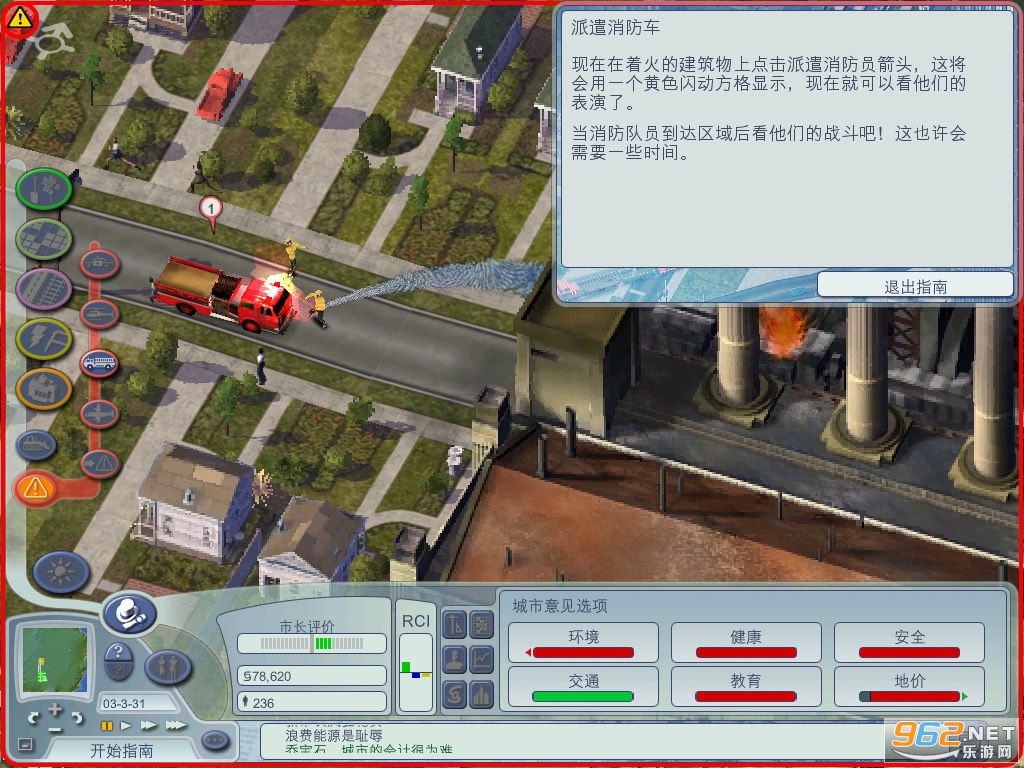This screenshot has height=768, width=1024.
Task: Open the 安全 opinion poll
Action: click(909, 642)
